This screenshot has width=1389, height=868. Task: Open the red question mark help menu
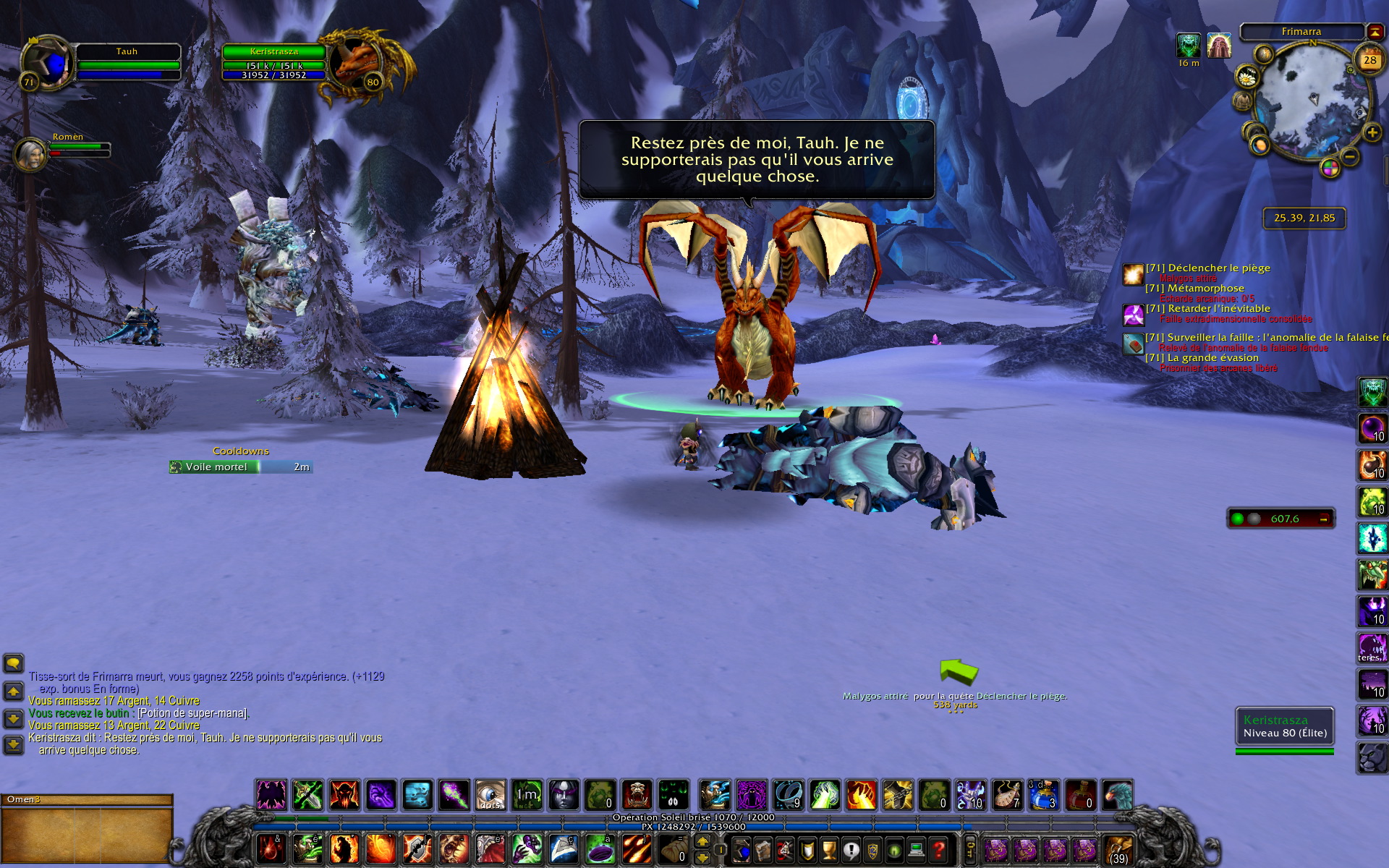tap(938, 850)
